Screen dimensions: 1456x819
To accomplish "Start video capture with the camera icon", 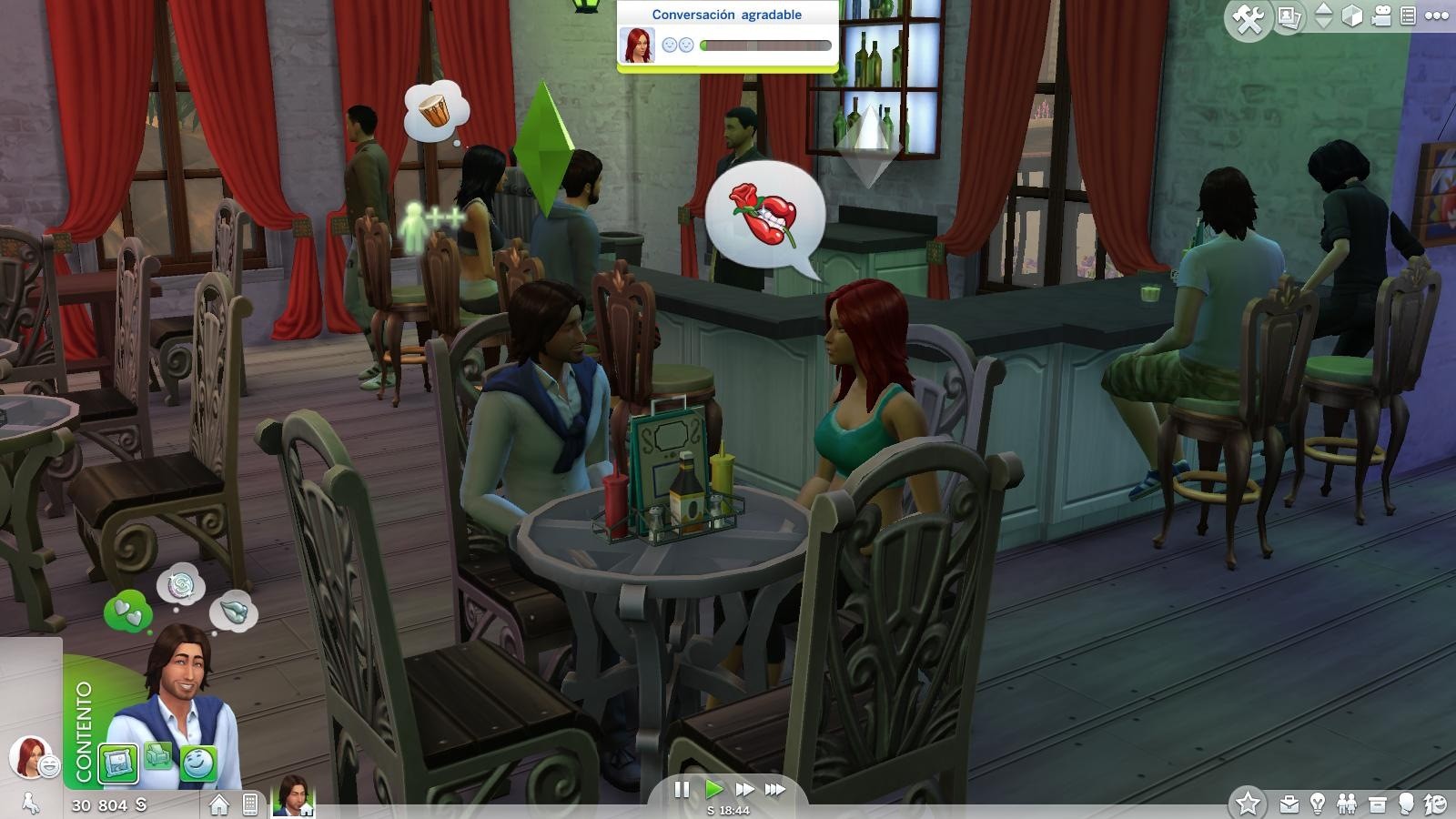I will pyautogui.click(x=1382, y=15).
